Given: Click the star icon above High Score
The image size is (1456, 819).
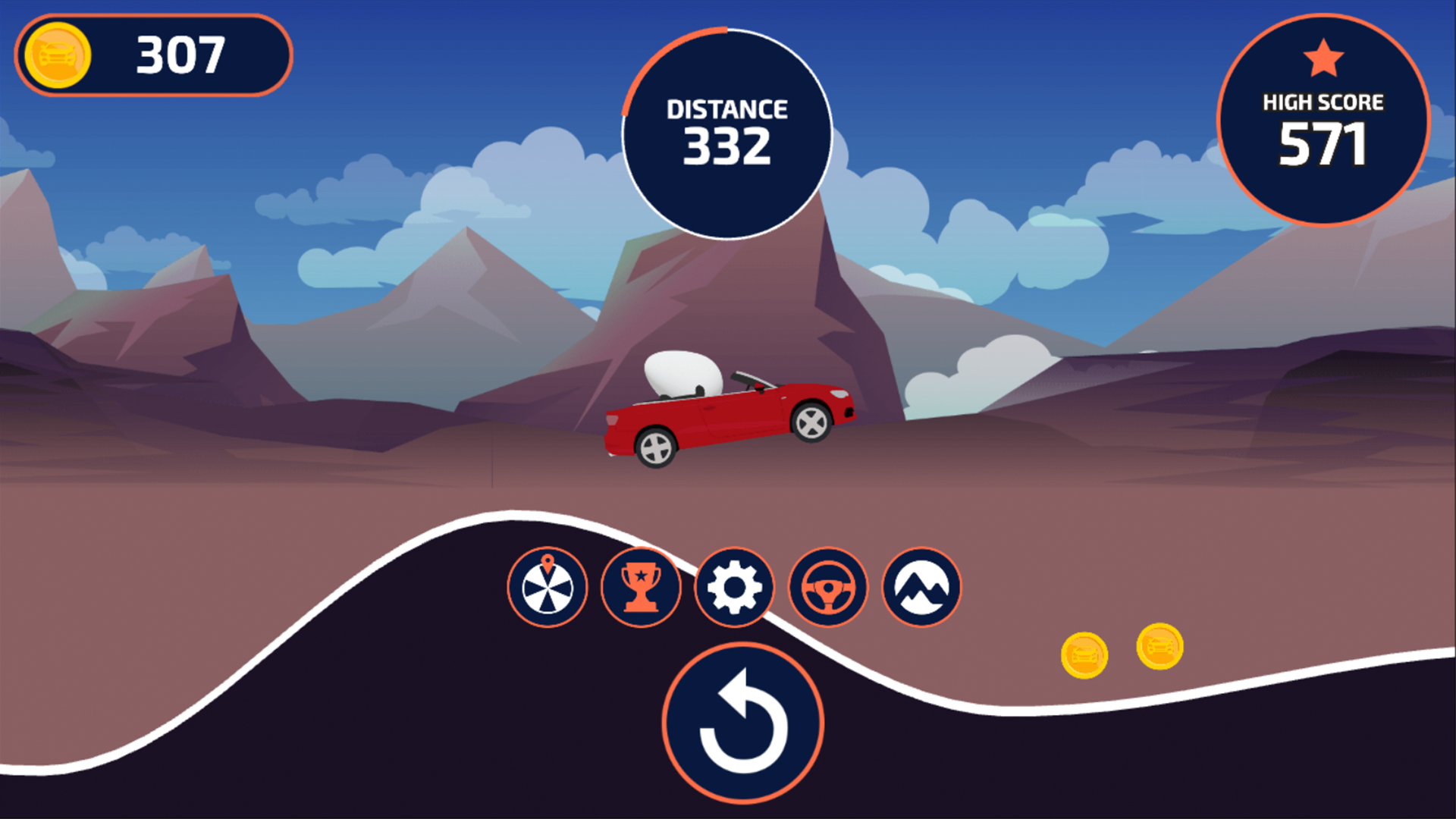Looking at the screenshot, I should tap(1323, 55).
